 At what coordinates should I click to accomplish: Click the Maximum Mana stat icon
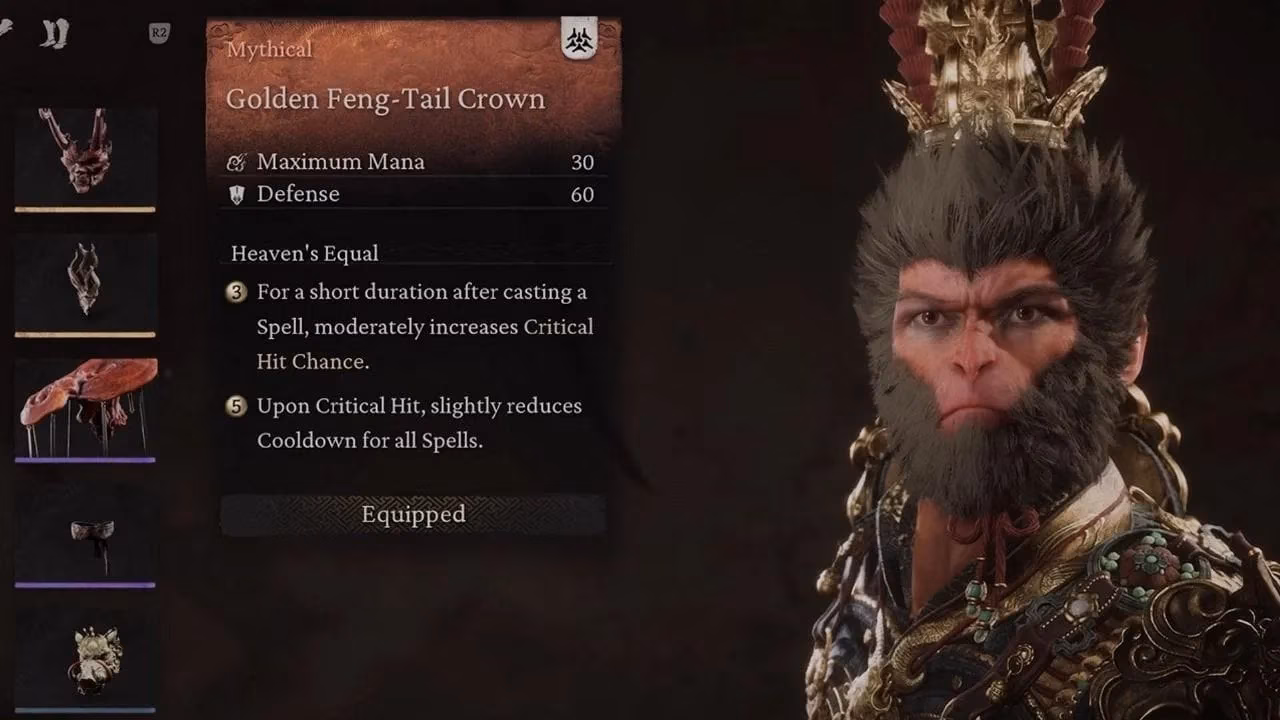(x=237, y=161)
